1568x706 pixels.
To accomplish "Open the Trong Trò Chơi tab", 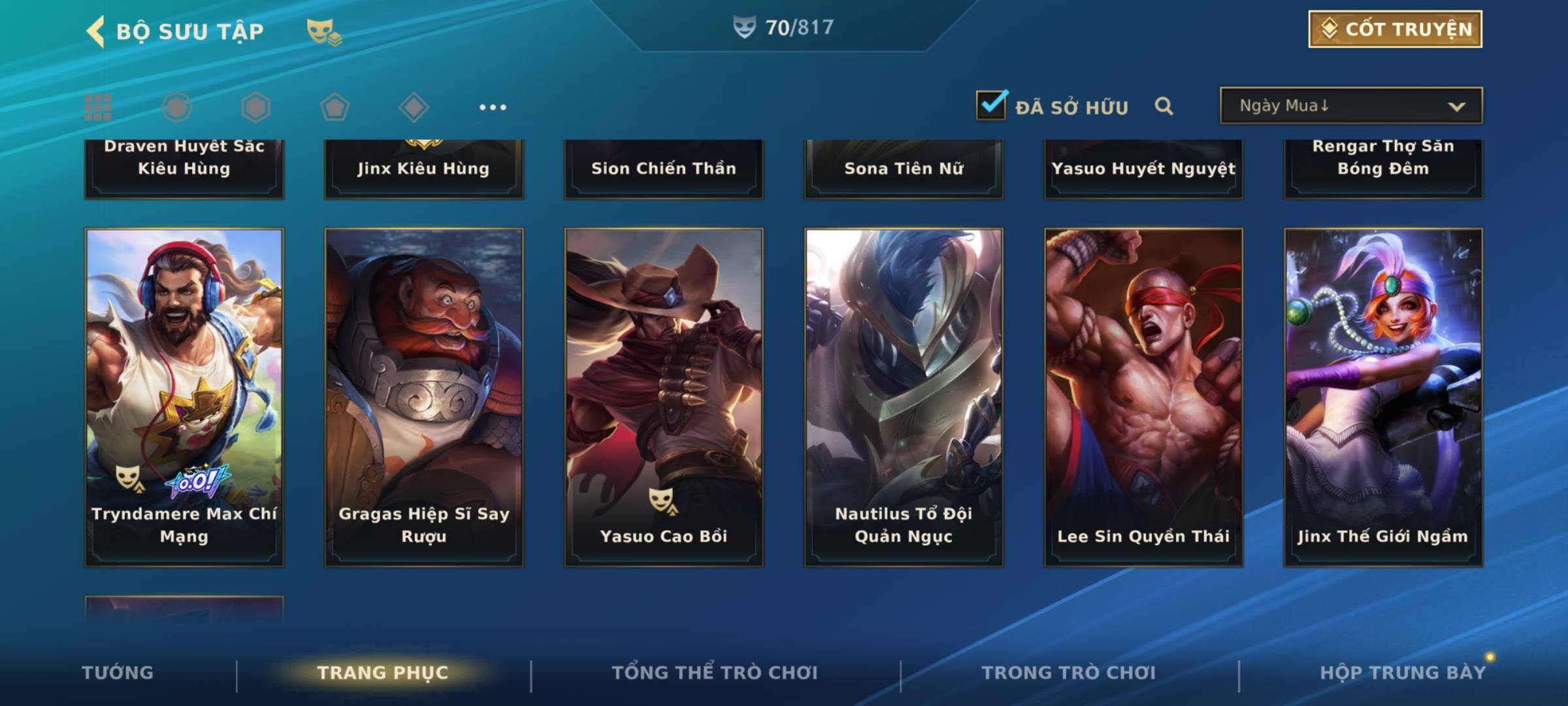I will [x=1069, y=673].
